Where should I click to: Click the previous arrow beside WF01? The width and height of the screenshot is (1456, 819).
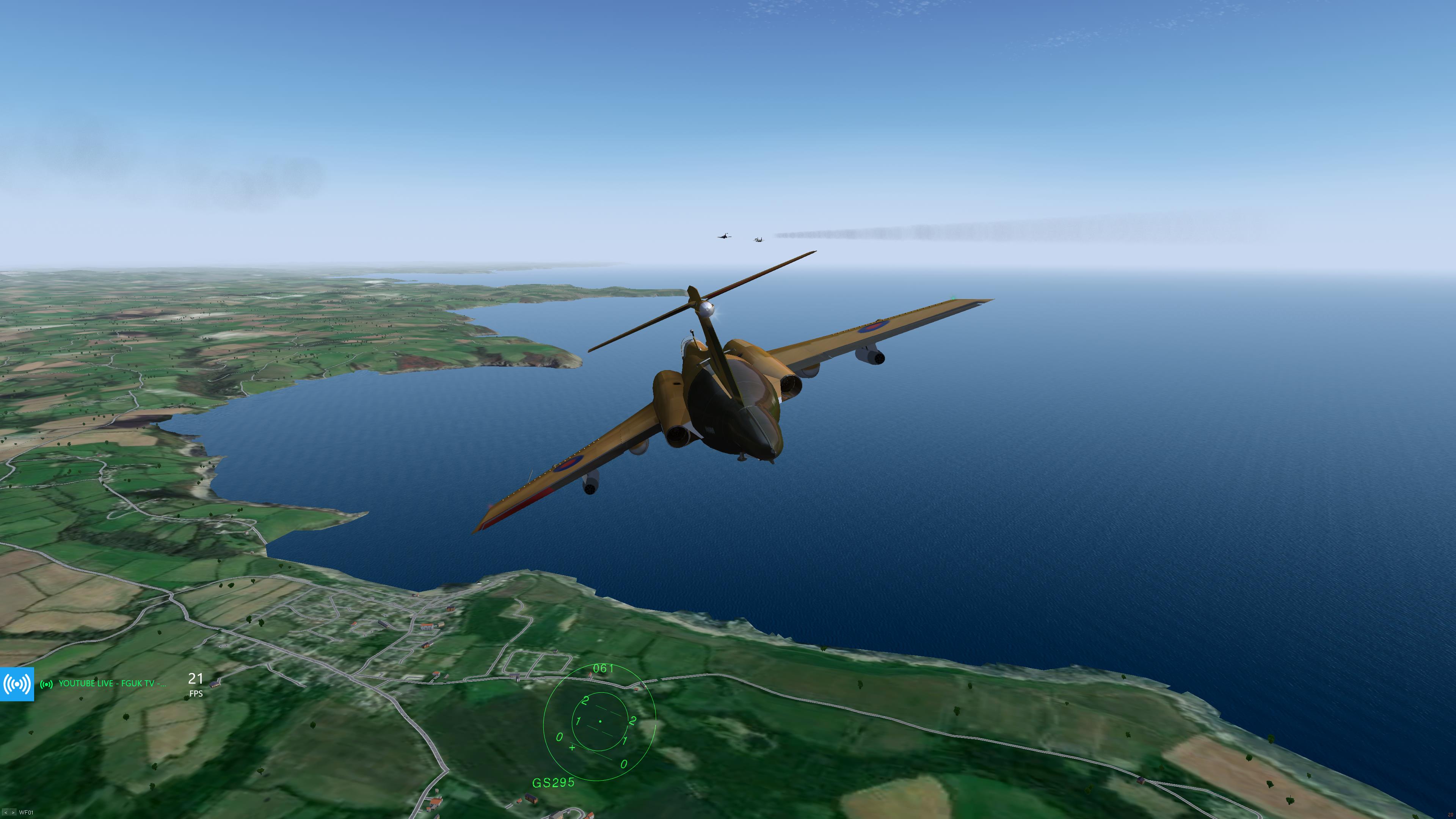click(x=6, y=813)
